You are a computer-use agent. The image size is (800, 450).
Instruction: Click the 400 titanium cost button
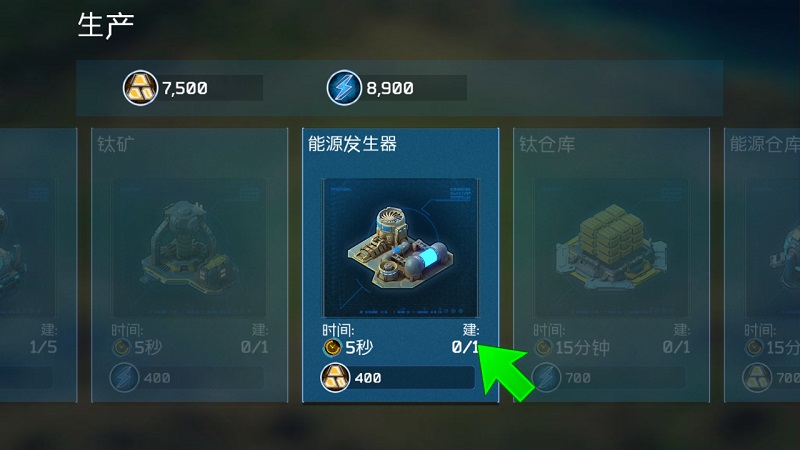[x=398, y=378]
